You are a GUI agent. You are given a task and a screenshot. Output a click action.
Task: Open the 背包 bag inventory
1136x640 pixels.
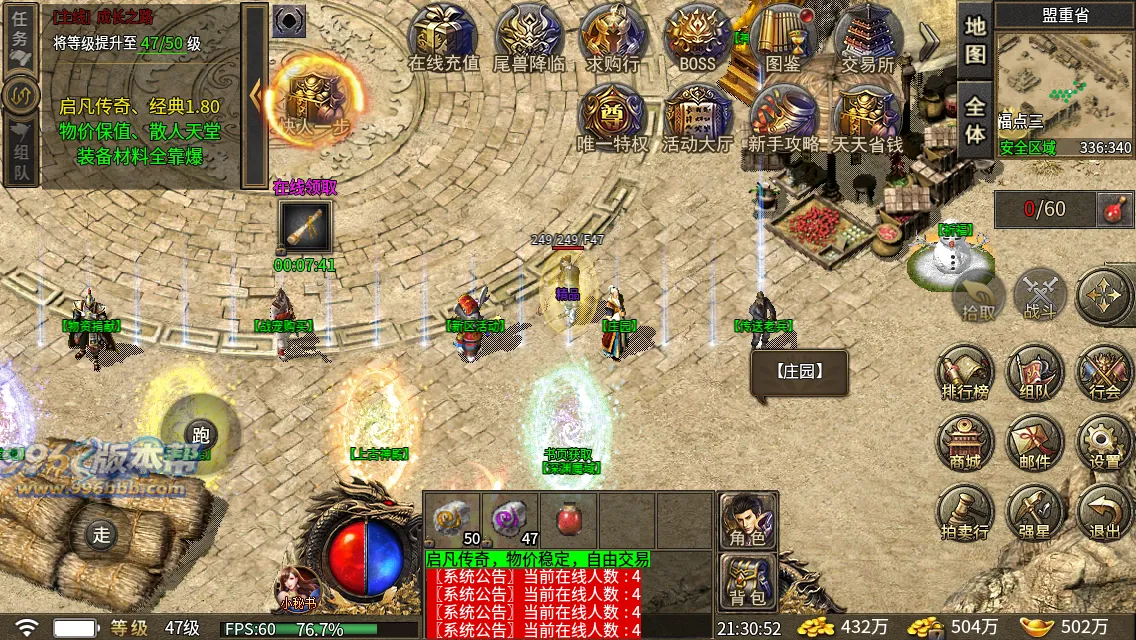click(x=748, y=582)
